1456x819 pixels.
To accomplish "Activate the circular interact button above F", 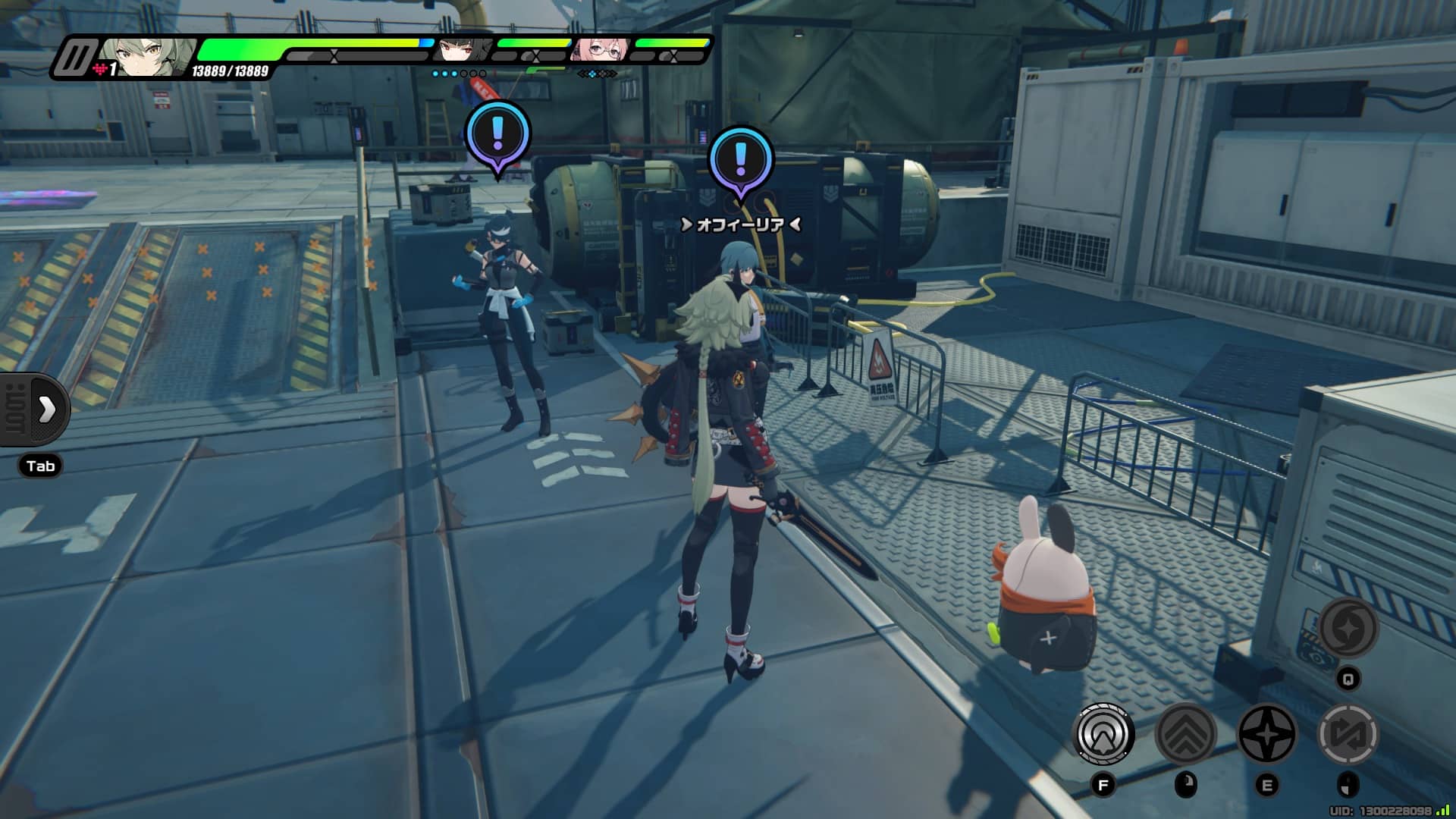I will (1104, 734).
